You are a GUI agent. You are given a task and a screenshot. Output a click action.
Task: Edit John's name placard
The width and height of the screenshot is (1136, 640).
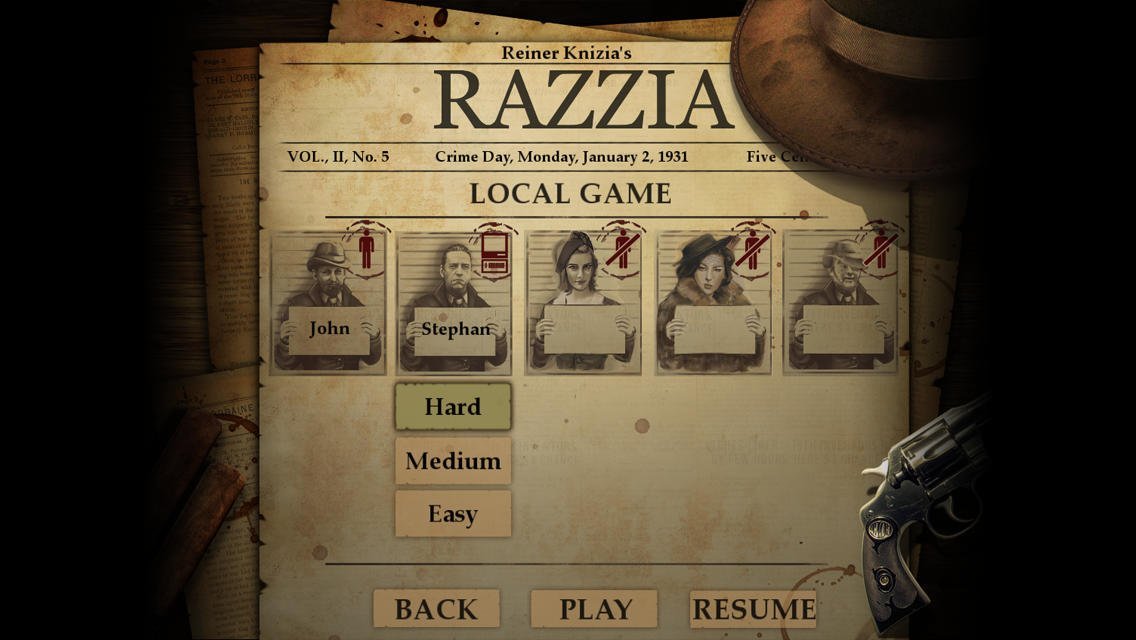point(329,329)
